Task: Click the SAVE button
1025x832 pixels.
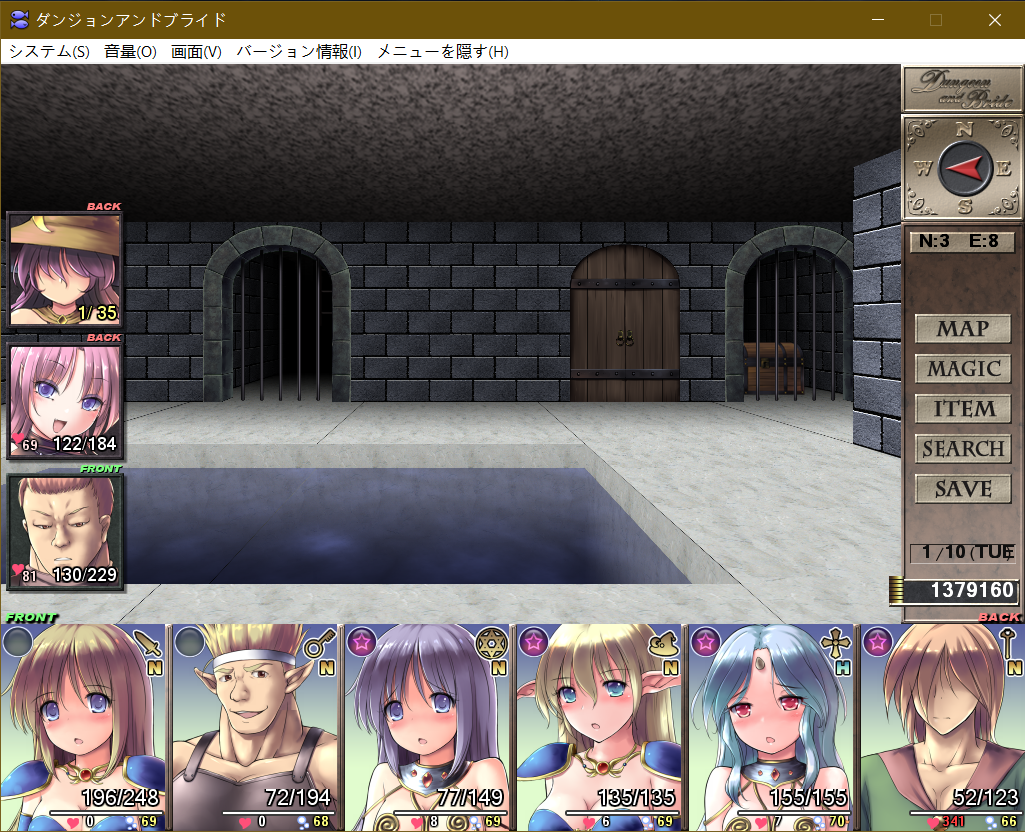Action: 962,489
